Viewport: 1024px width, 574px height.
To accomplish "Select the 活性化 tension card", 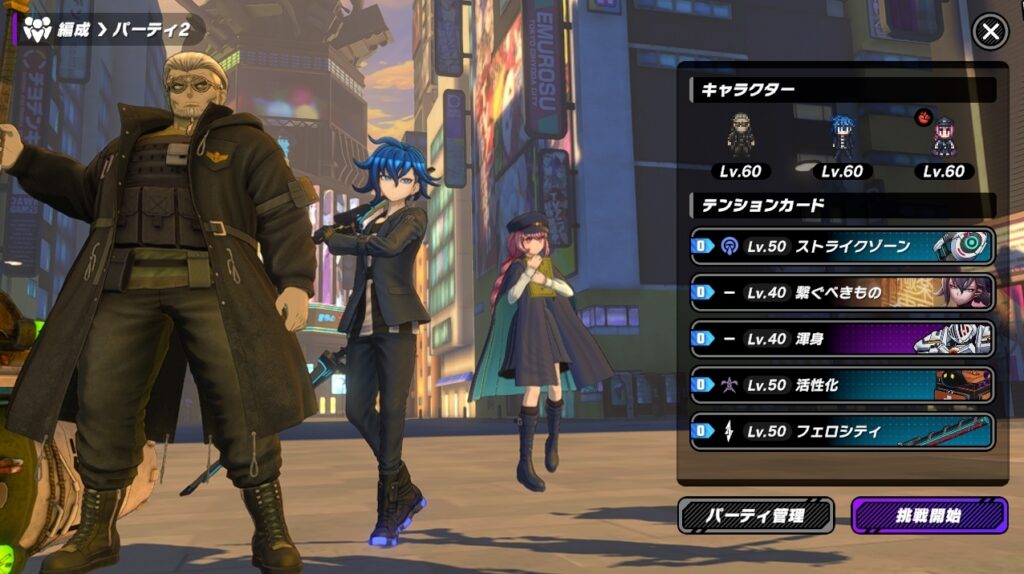I will [x=842, y=385].
